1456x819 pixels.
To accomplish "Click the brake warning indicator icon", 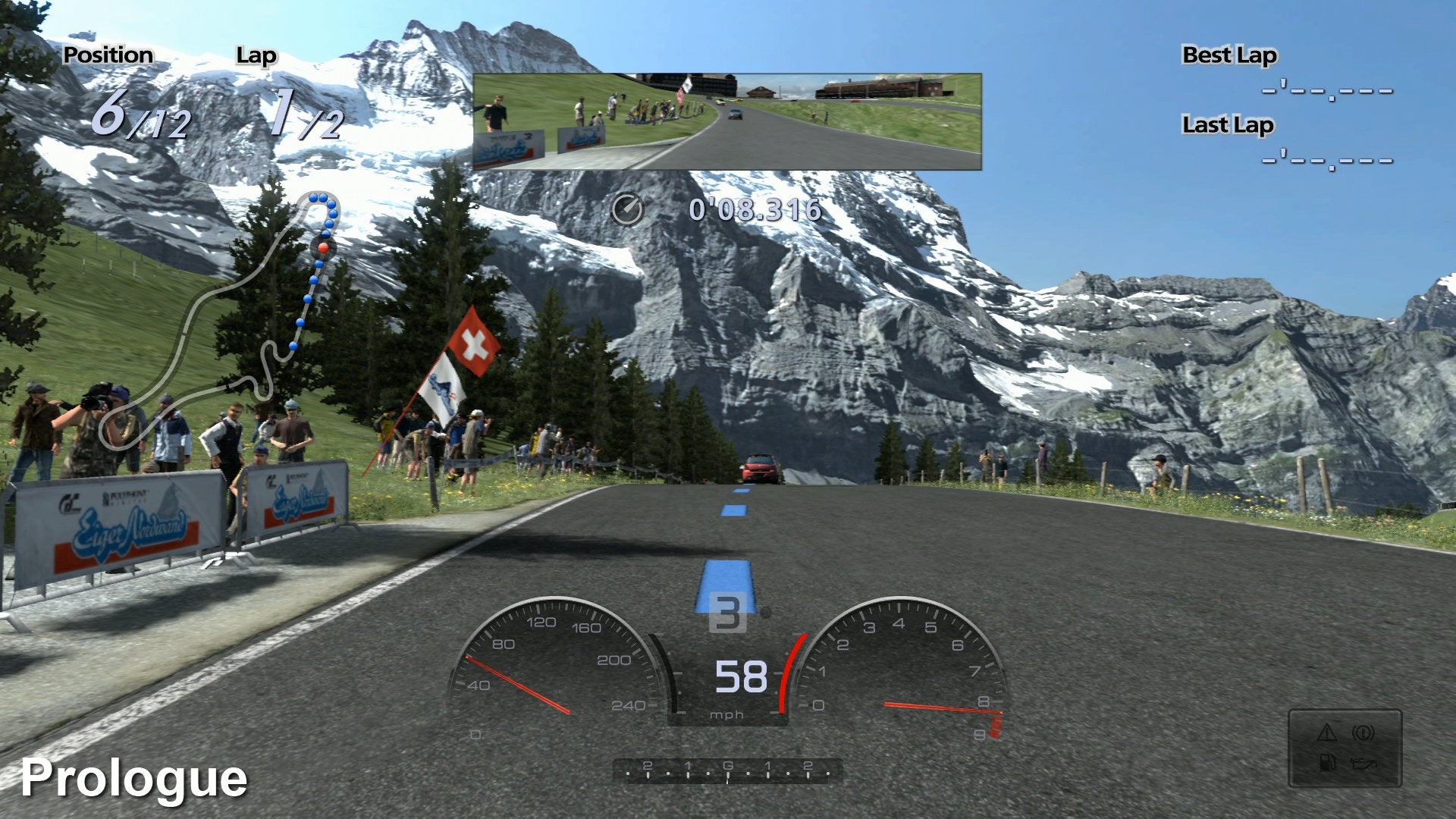I will (1363, 733).
